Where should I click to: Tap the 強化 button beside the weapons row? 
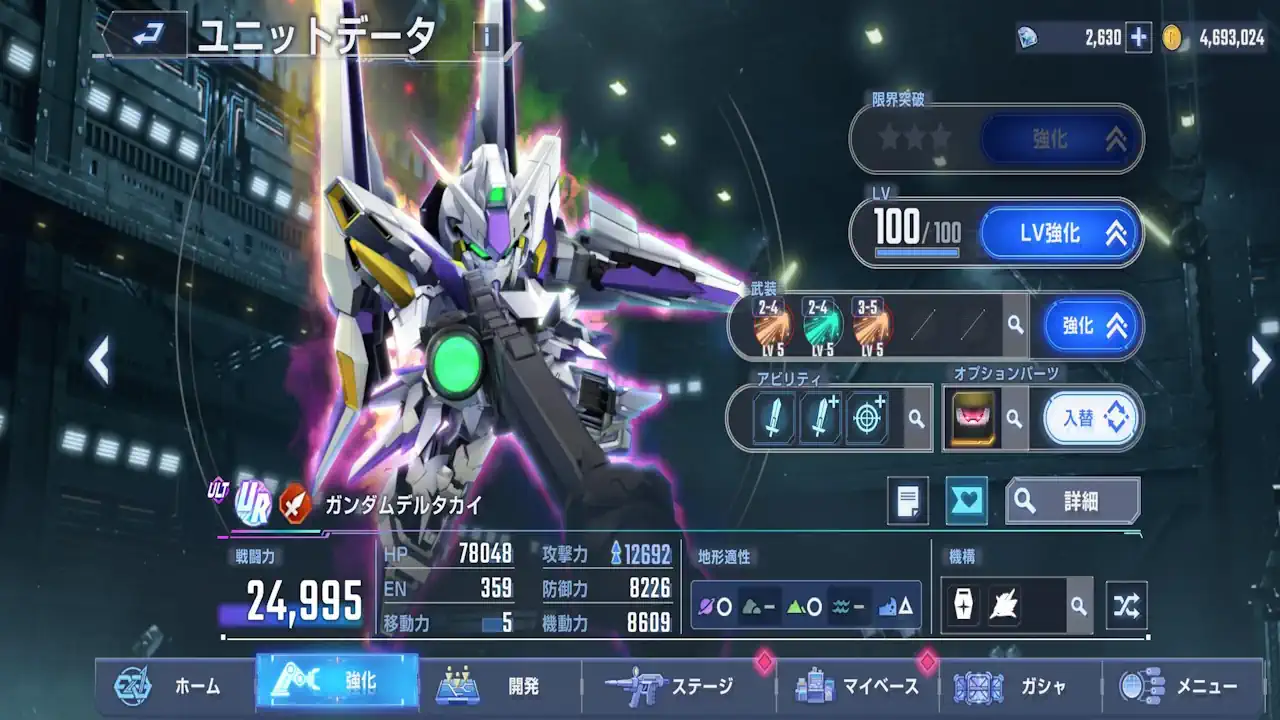pyautogui.click(x=1091, y=326)
